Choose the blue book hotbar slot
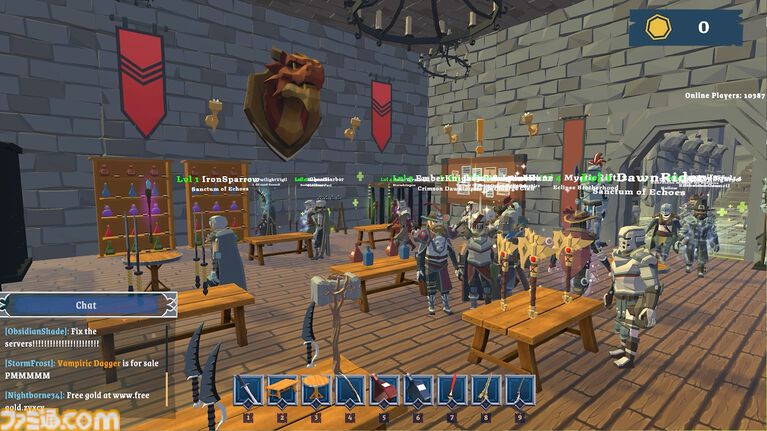 click(x=418, y=390)
